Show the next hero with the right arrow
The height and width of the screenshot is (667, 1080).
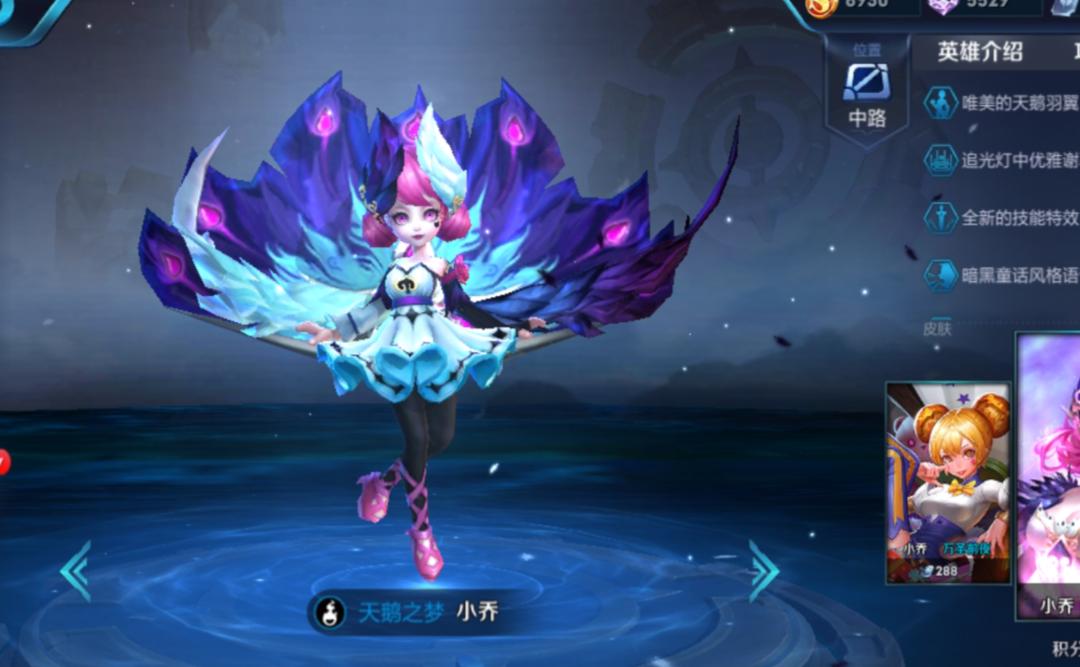763,571
